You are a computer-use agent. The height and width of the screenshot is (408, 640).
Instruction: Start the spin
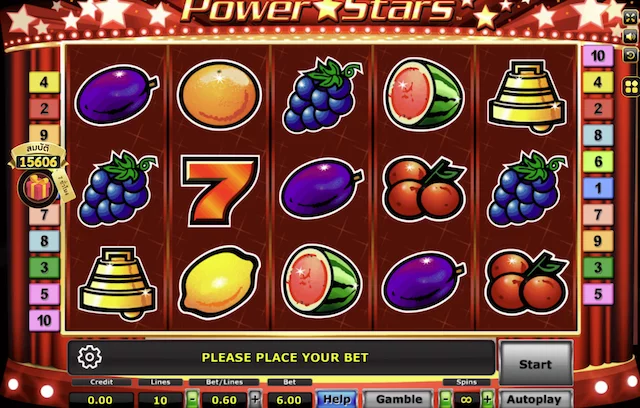tap(535, 363)
